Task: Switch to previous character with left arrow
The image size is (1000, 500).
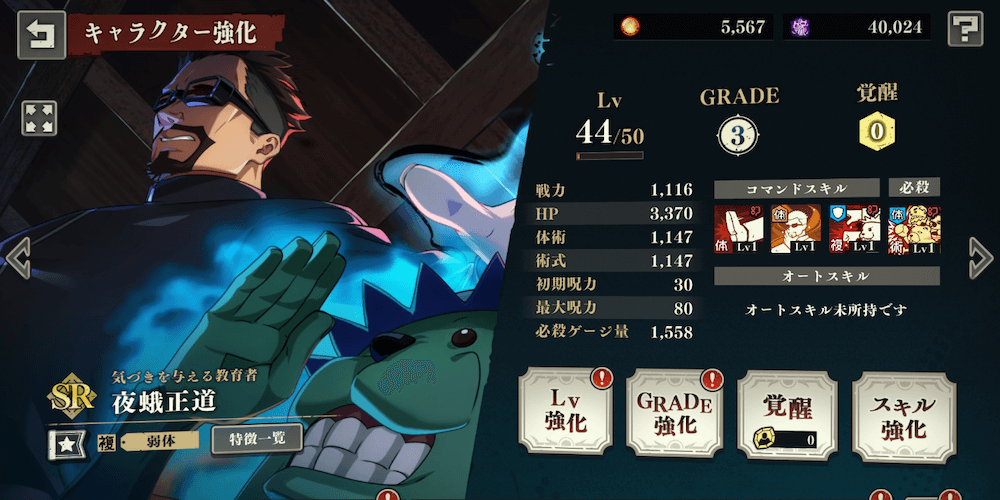Action: point(18,258)
